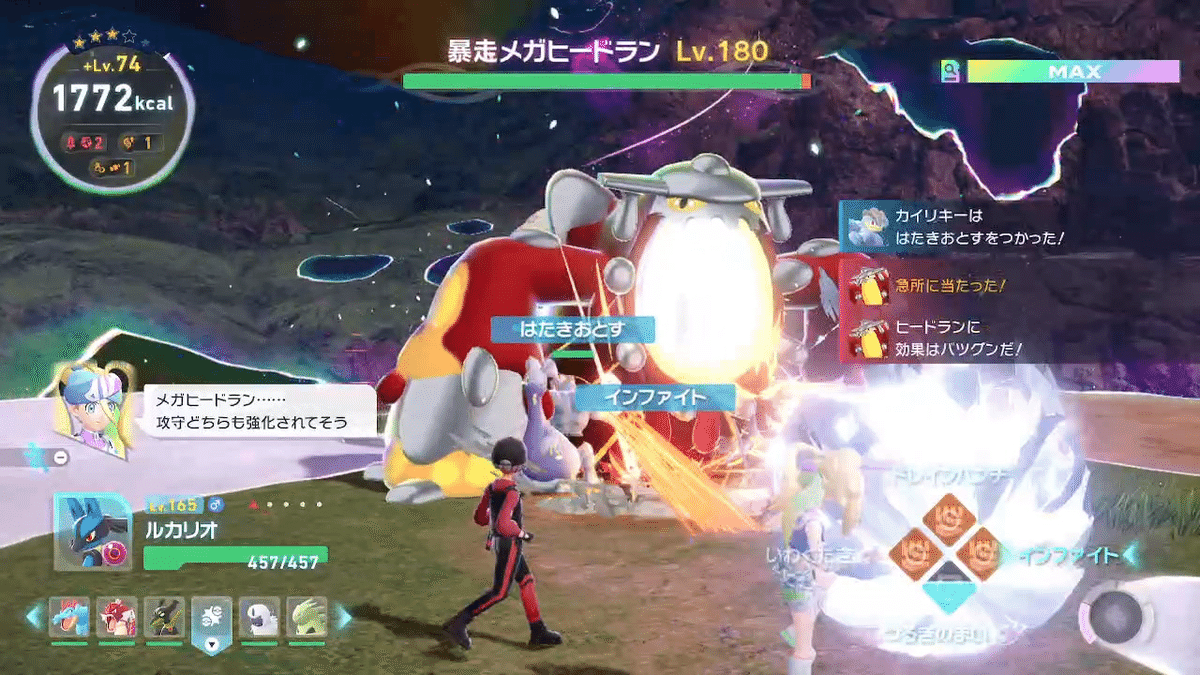The image size is (1200, 675).
Task: Choose the black Rayquaza party slot
Action: [164, 619]
